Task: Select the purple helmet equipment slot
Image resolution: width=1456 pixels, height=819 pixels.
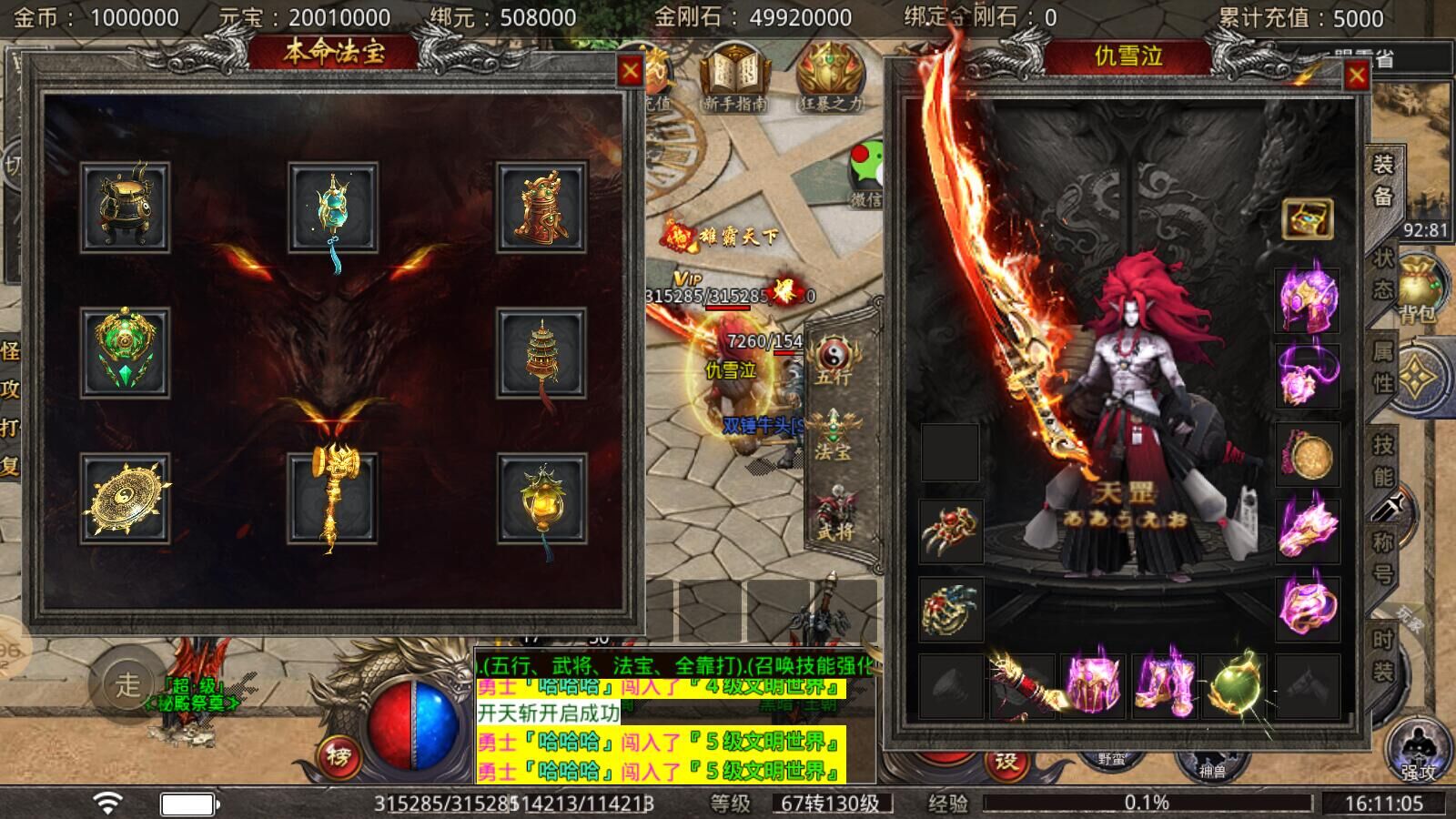Action: coord(1307,298)
